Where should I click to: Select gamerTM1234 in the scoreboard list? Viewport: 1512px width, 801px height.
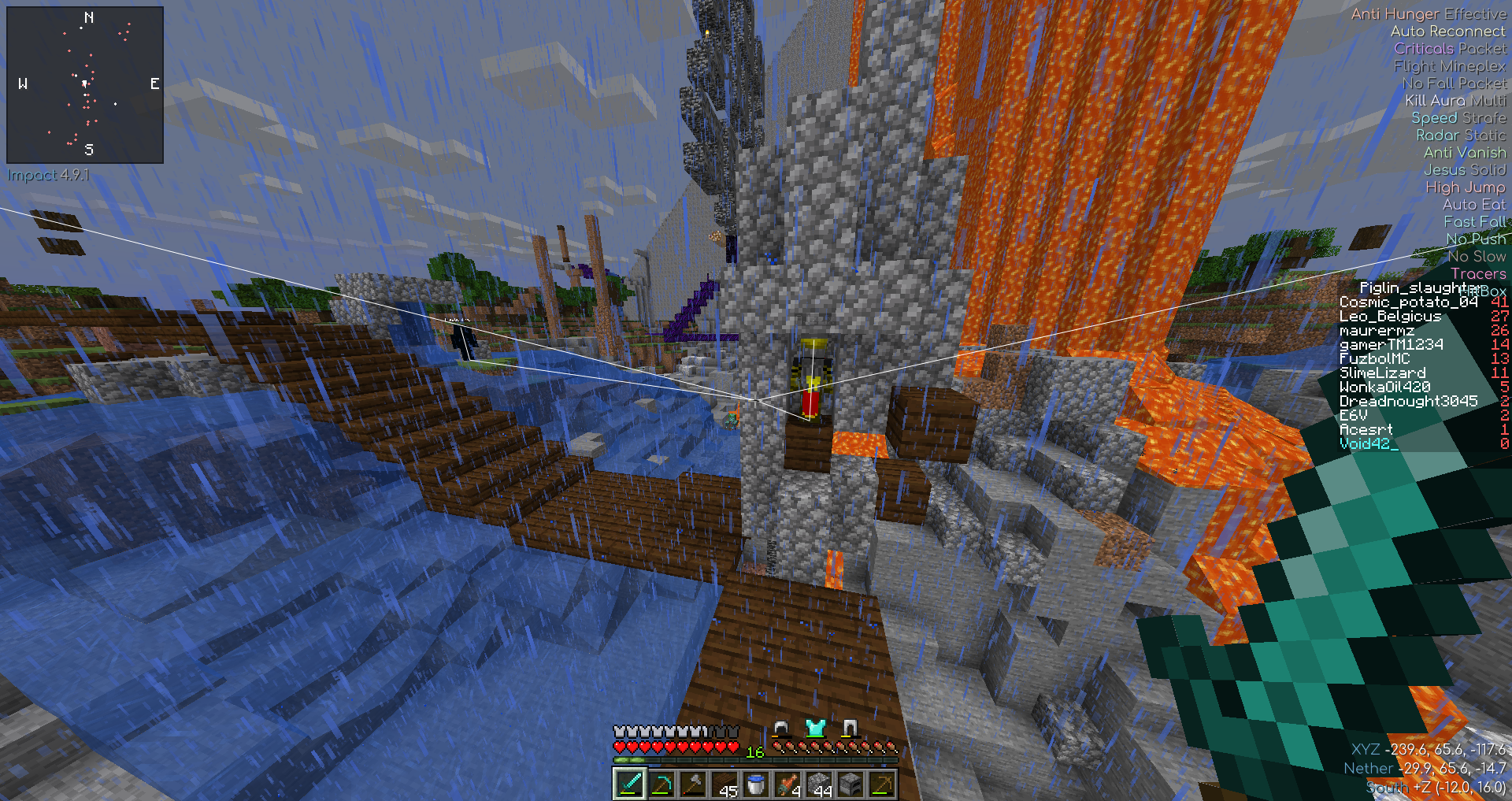click(x=1391, y=345)
